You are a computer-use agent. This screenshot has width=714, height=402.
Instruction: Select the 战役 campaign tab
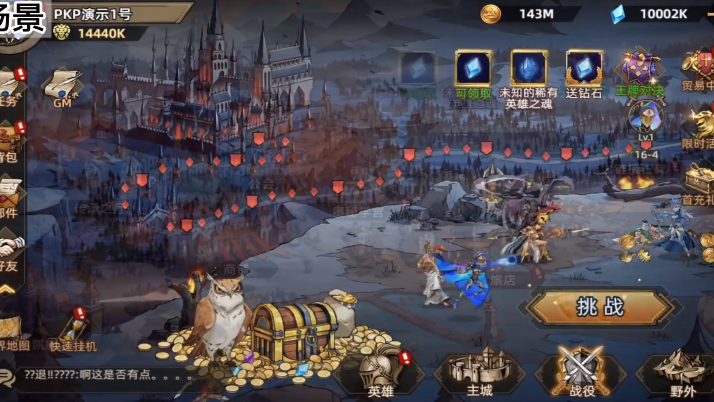[x=580, y=372]
